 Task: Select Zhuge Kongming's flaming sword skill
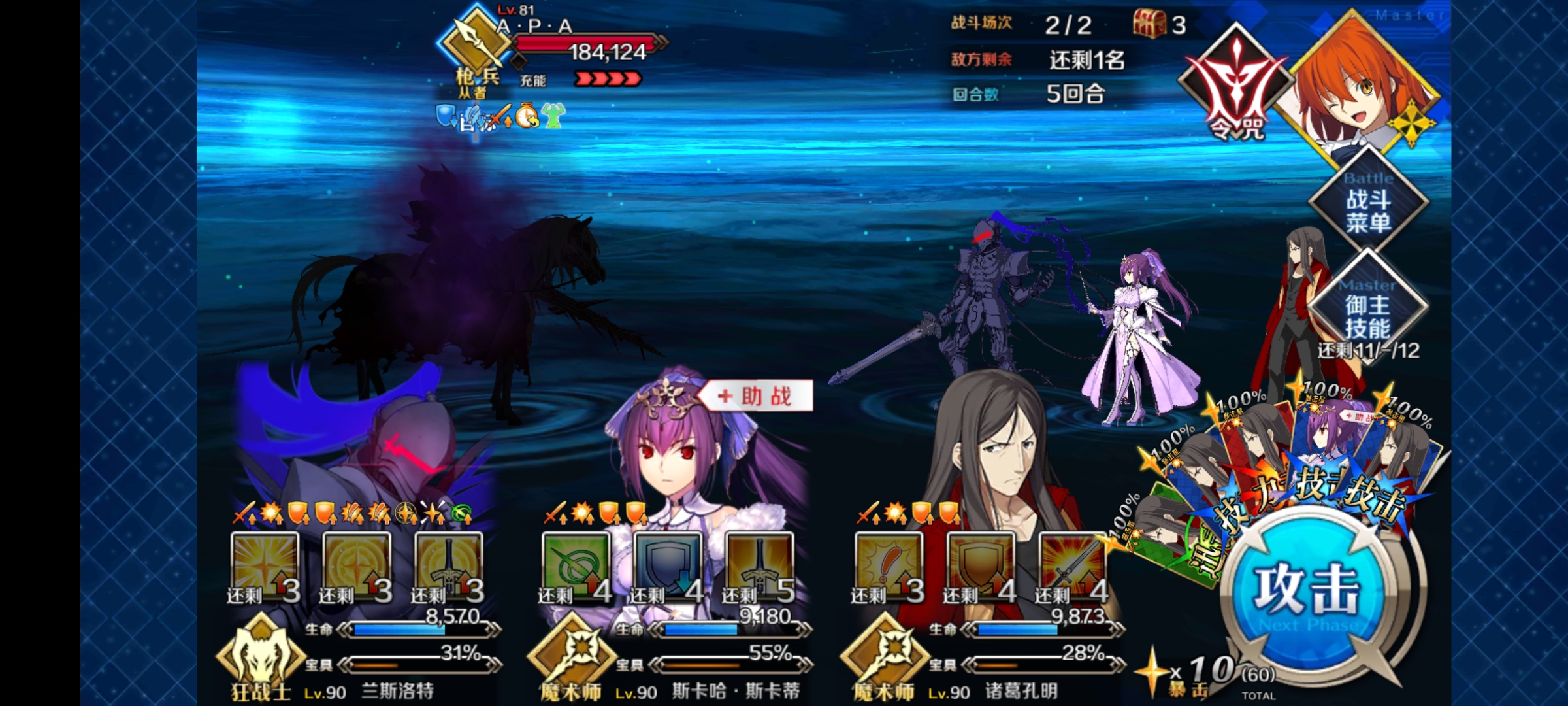1072,567
